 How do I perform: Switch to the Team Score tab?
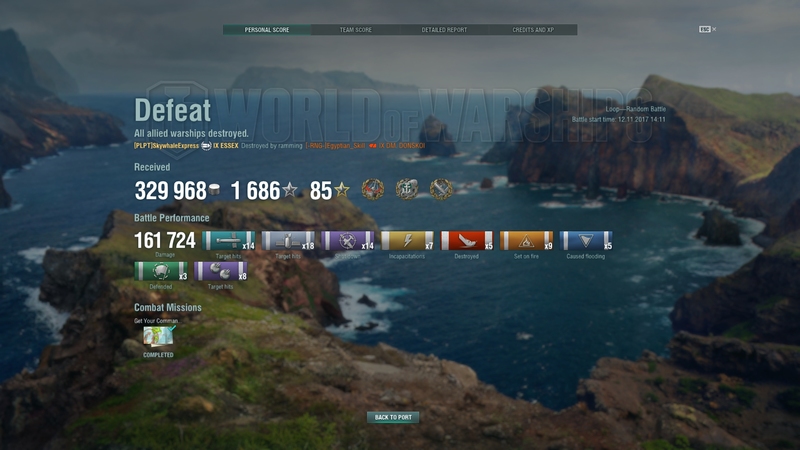[x=355, y=30]
